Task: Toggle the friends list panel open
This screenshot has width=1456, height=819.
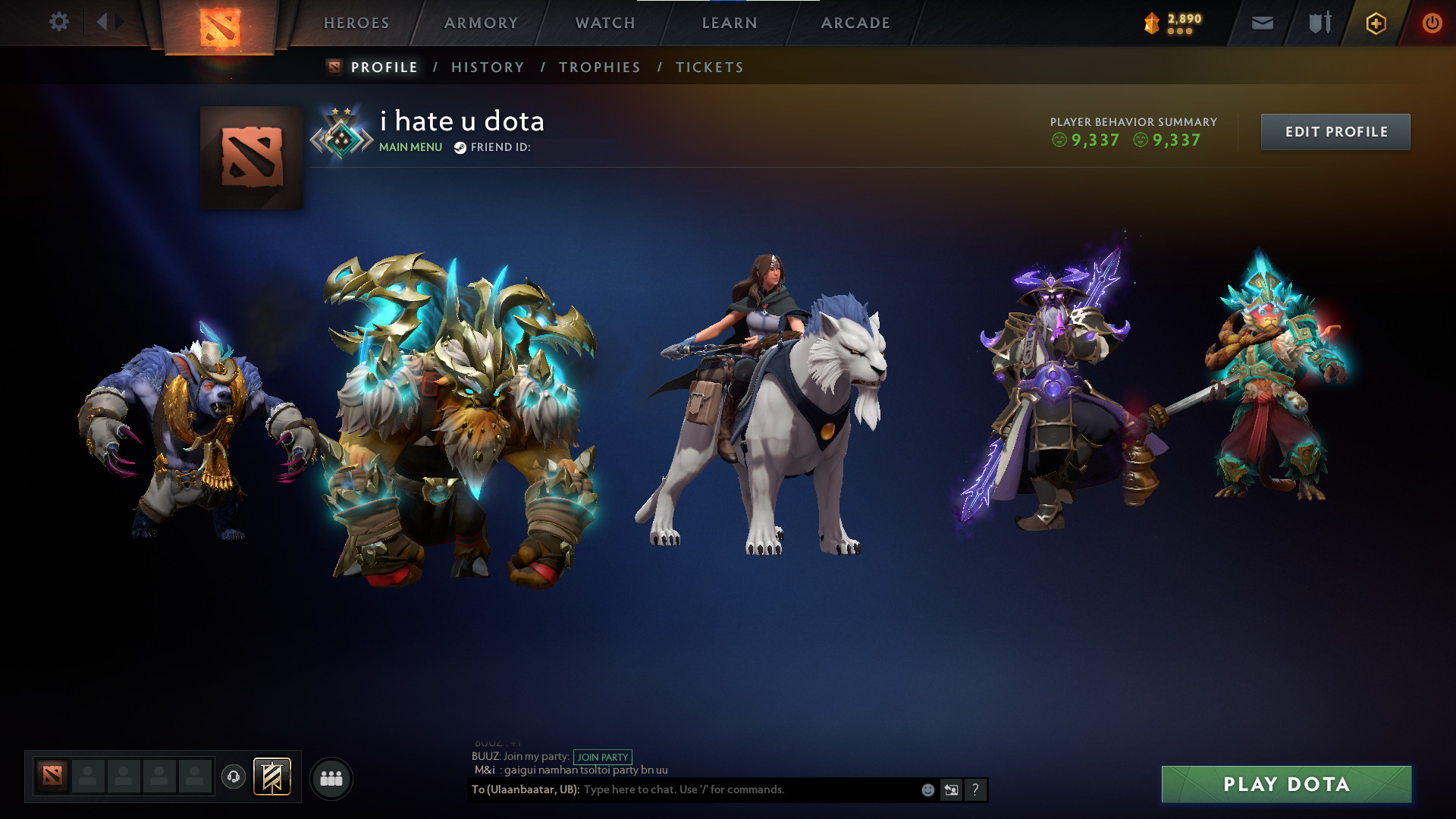Action: coord(330,777)
